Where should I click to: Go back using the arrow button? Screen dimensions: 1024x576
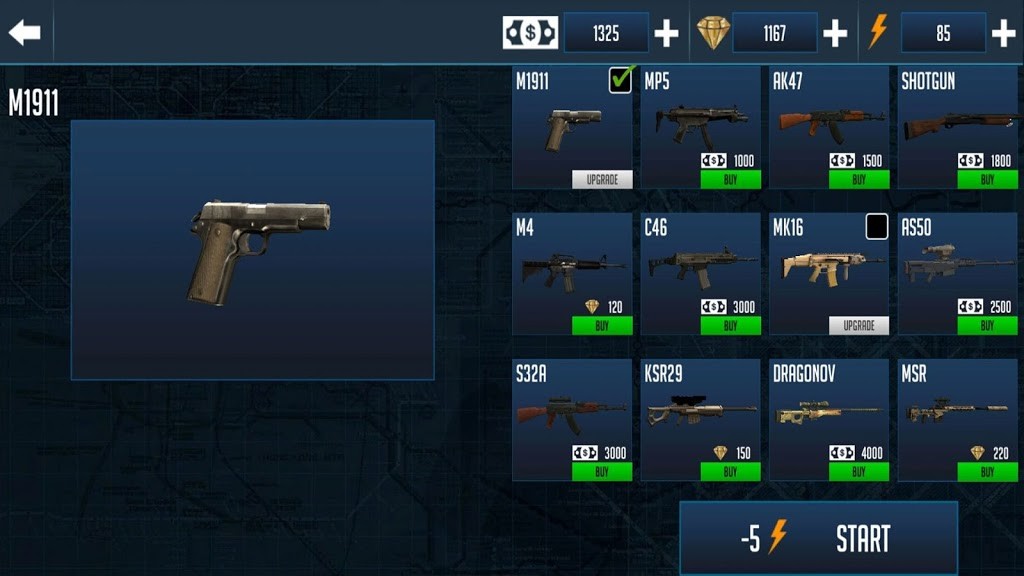pos(25,32)
